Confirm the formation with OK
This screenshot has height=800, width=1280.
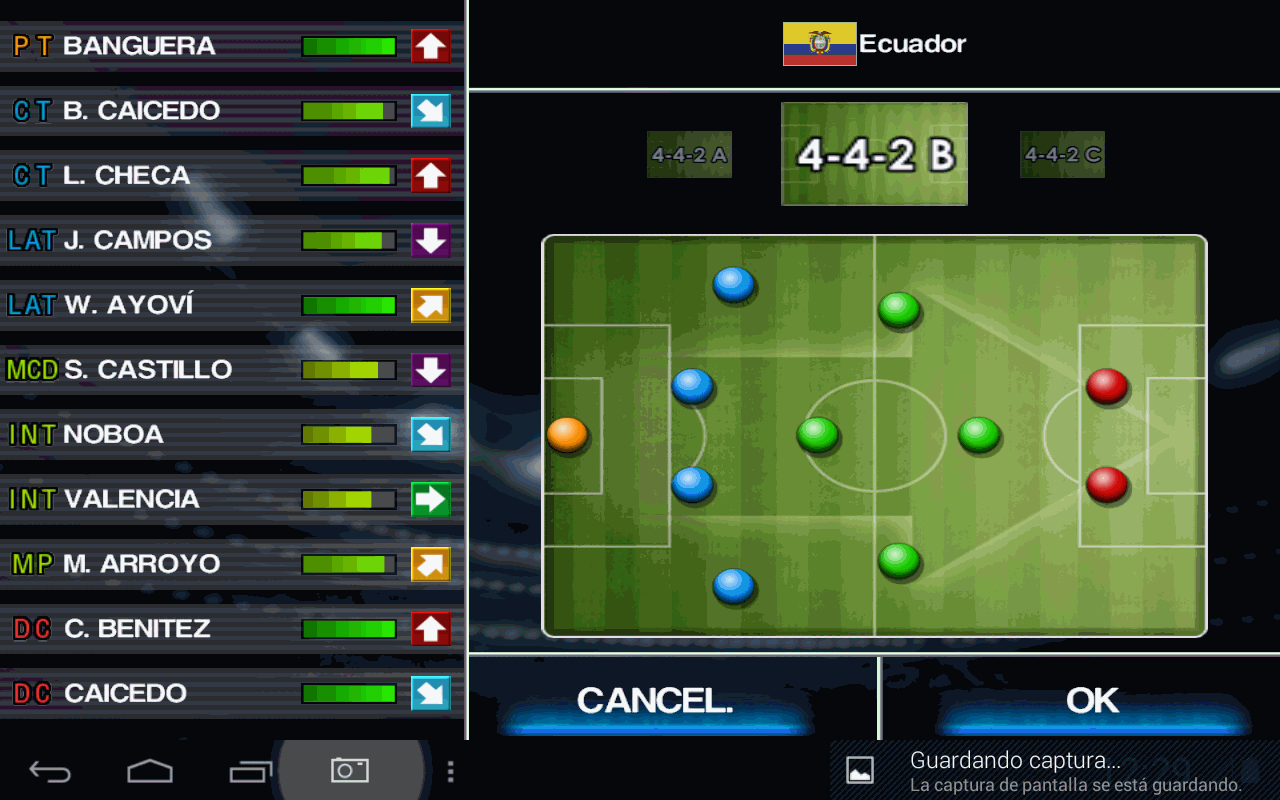pos(1092,701)
